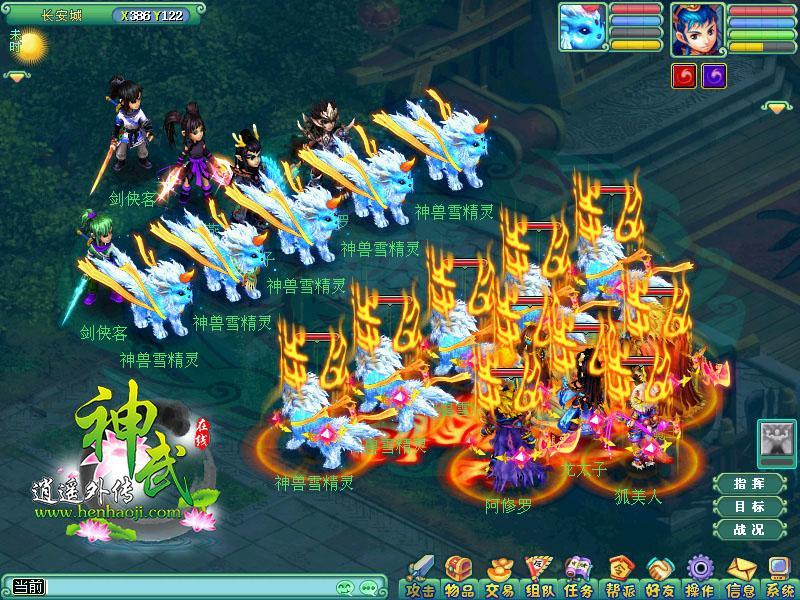Viewport: 800px width, 600px height.
Task: Open the 组队 (Team) flag button
Action: pos(537,581)
